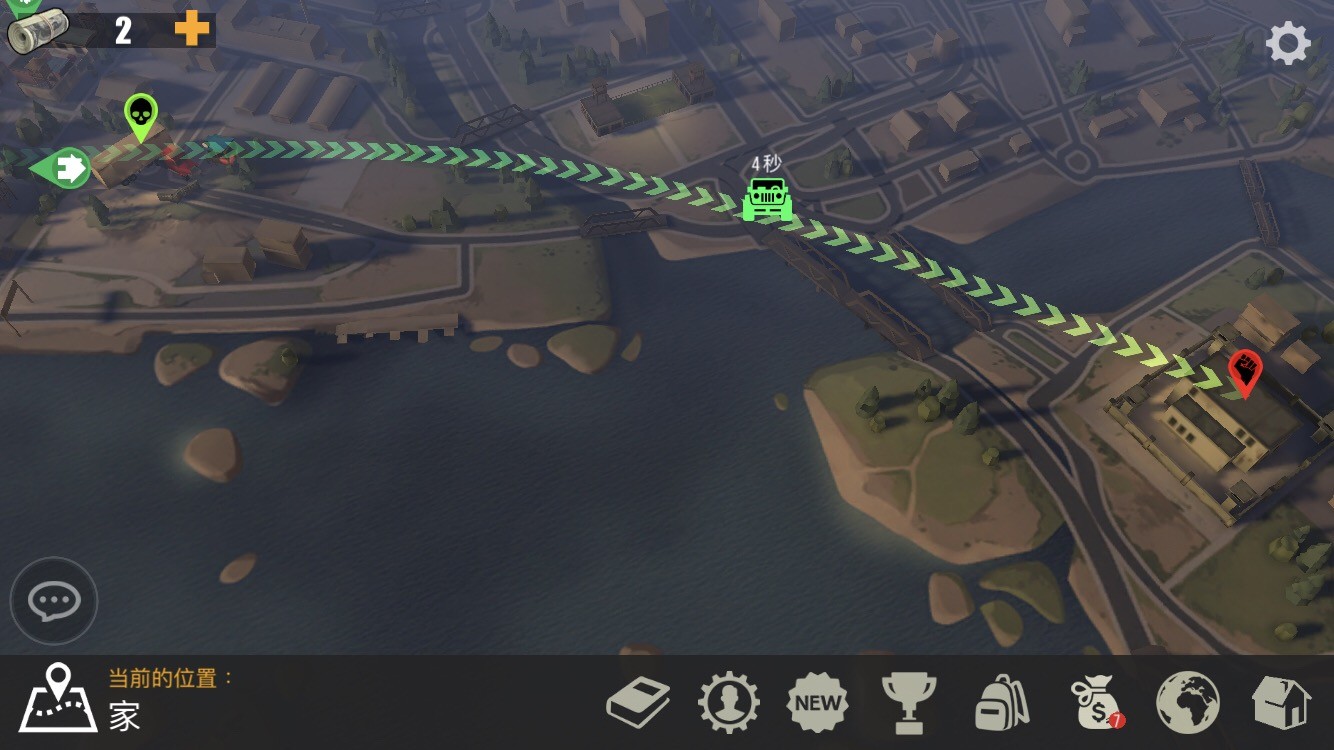View the trophy achievements
Image resolution: width=1334 pixels, height=750 pixels.
[909, 702]
